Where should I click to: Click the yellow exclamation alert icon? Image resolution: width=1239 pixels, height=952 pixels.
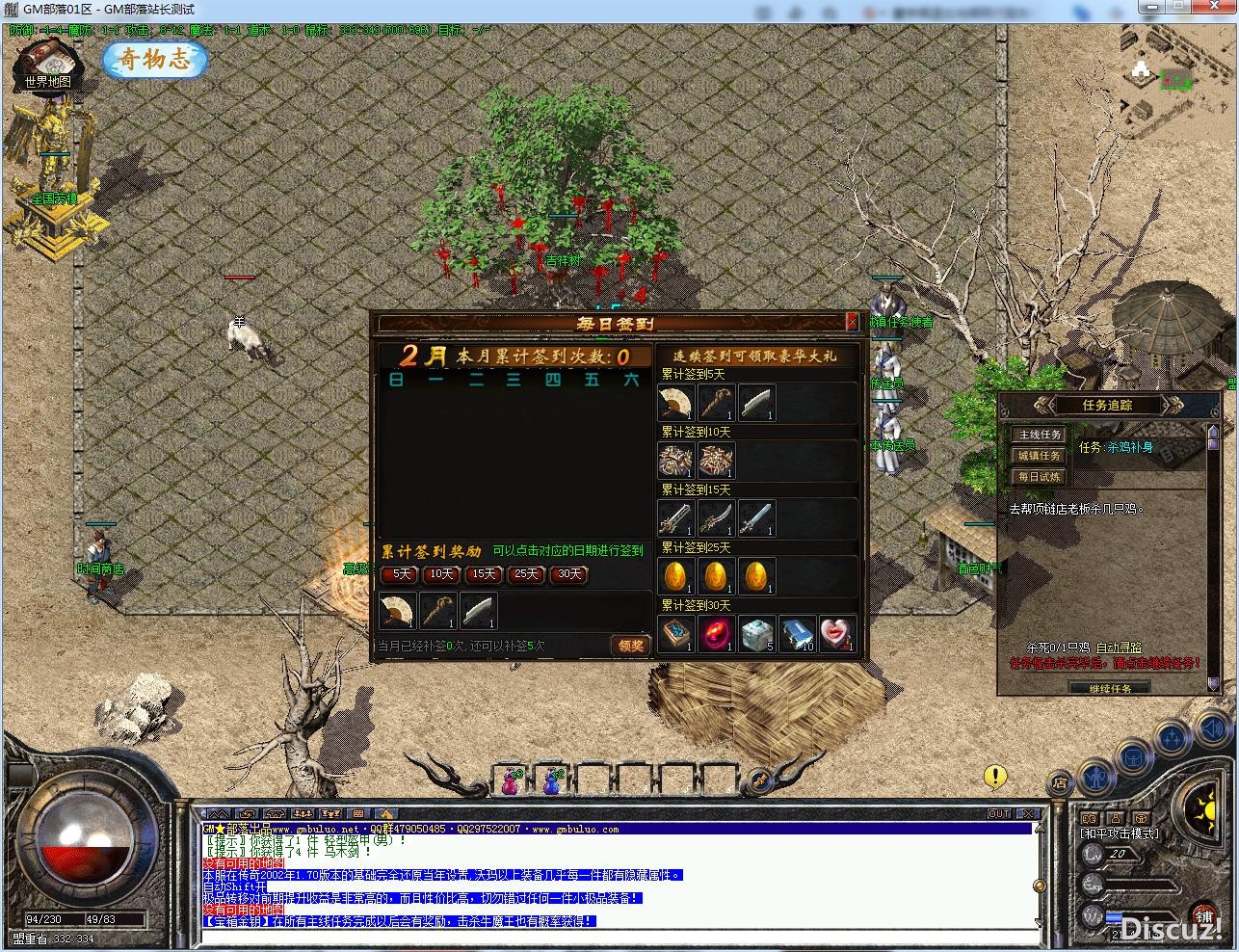(995, 776)
